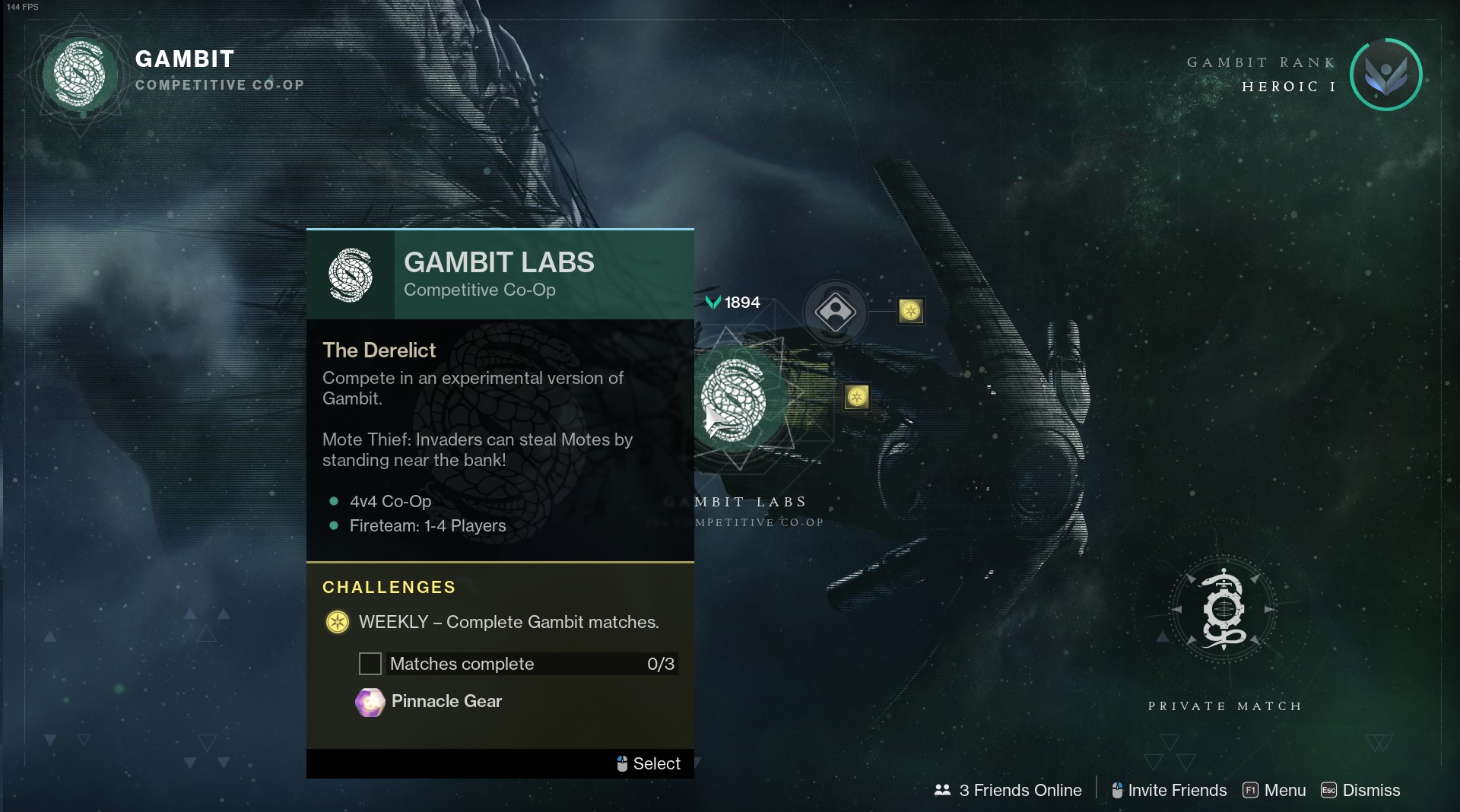Click the invader icon above Gambit Labs
The width and height of the screenshot is (1460, 812).
836,312
